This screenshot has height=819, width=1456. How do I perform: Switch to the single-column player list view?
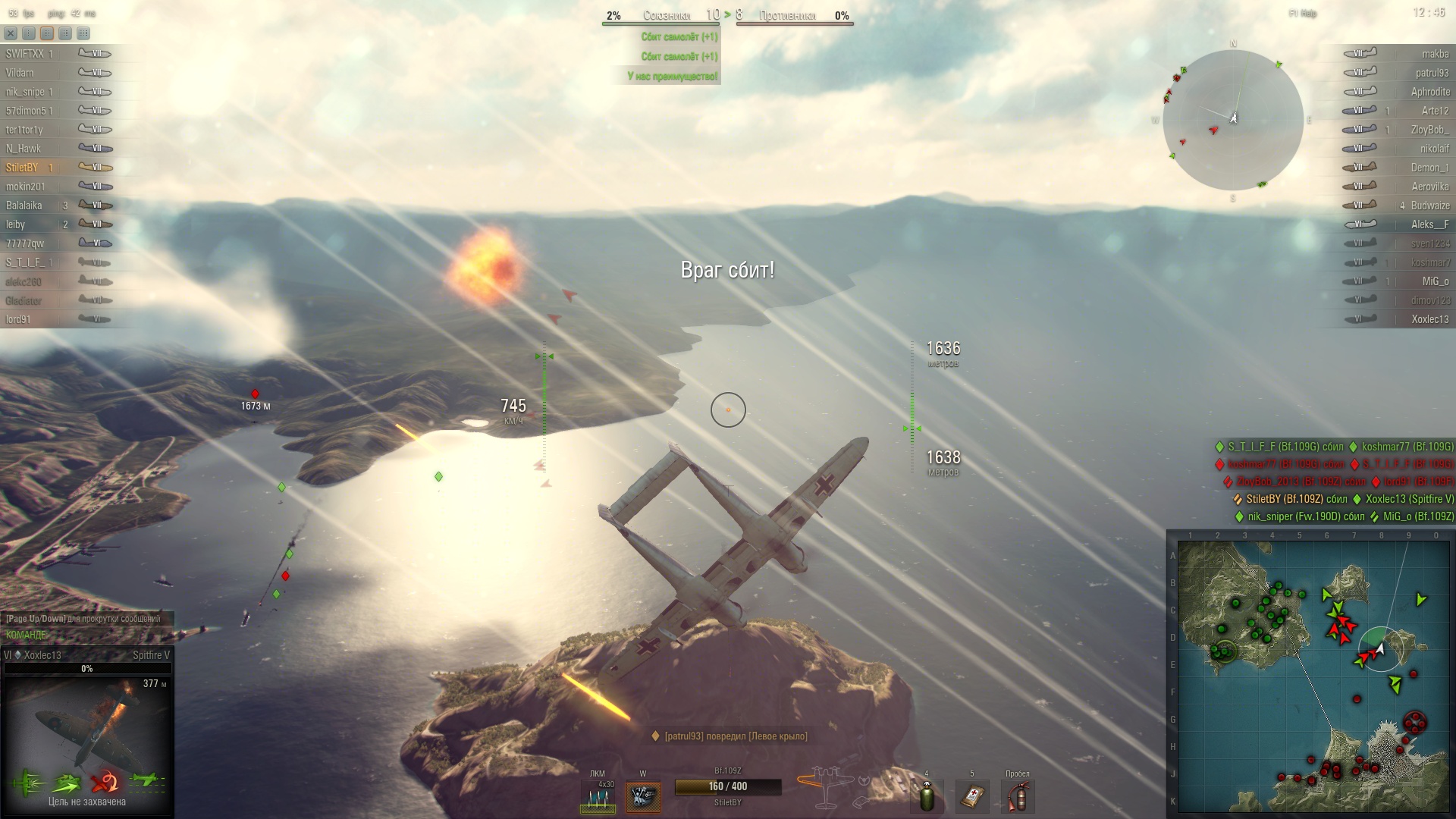pos(28,33)
